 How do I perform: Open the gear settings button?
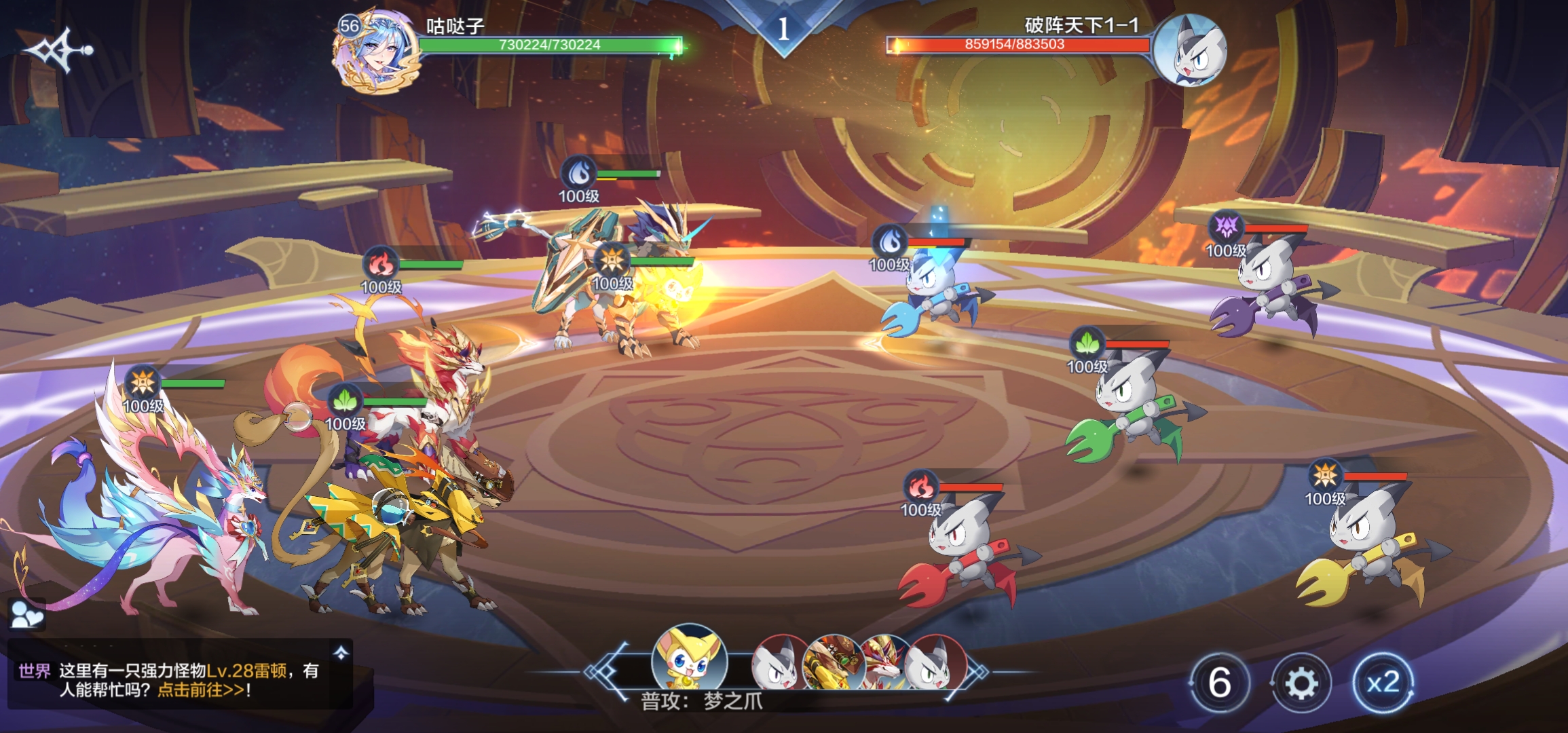point(1300,683)
